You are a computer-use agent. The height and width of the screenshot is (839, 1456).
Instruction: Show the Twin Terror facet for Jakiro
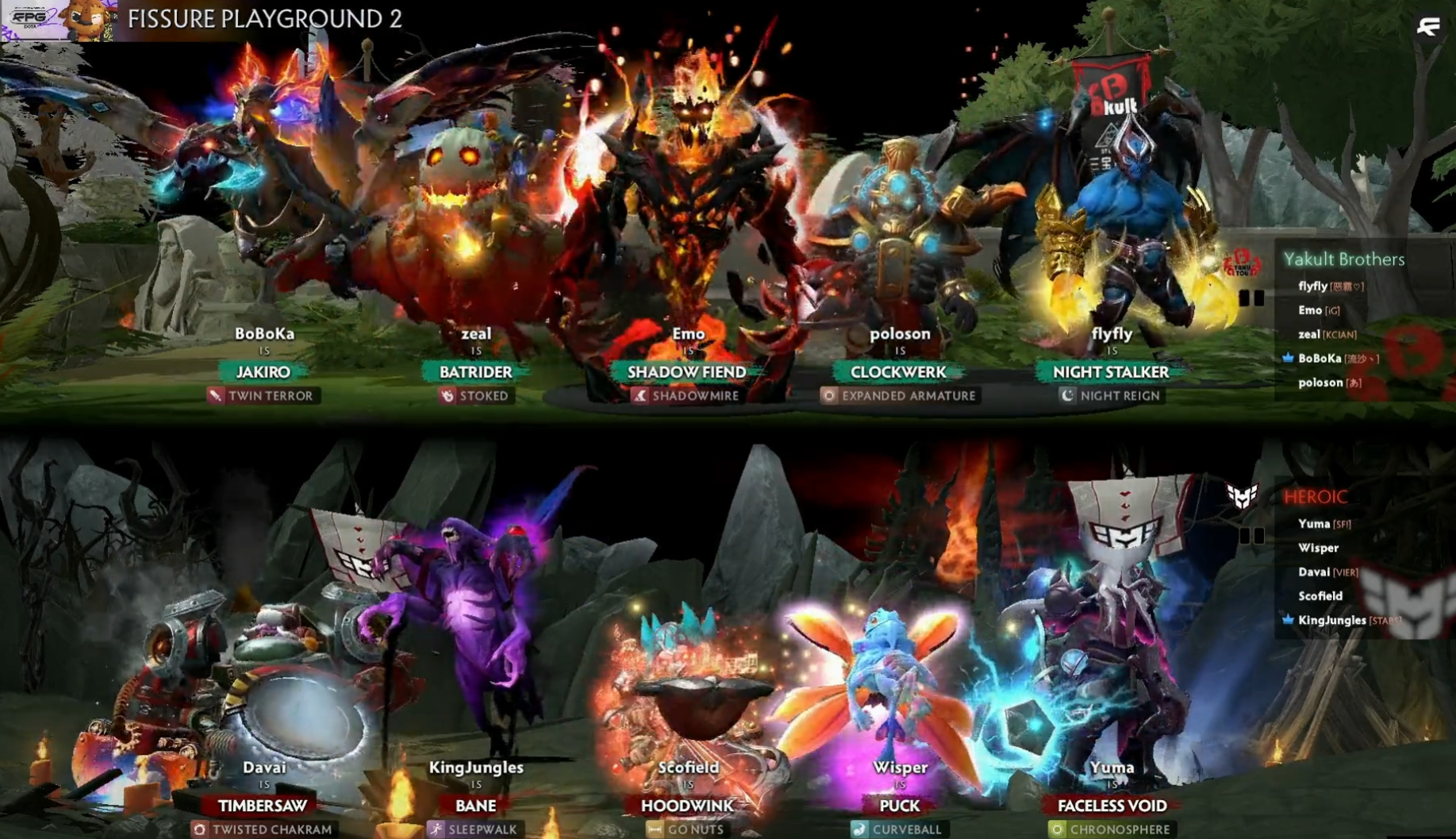(x=263, y=395)
